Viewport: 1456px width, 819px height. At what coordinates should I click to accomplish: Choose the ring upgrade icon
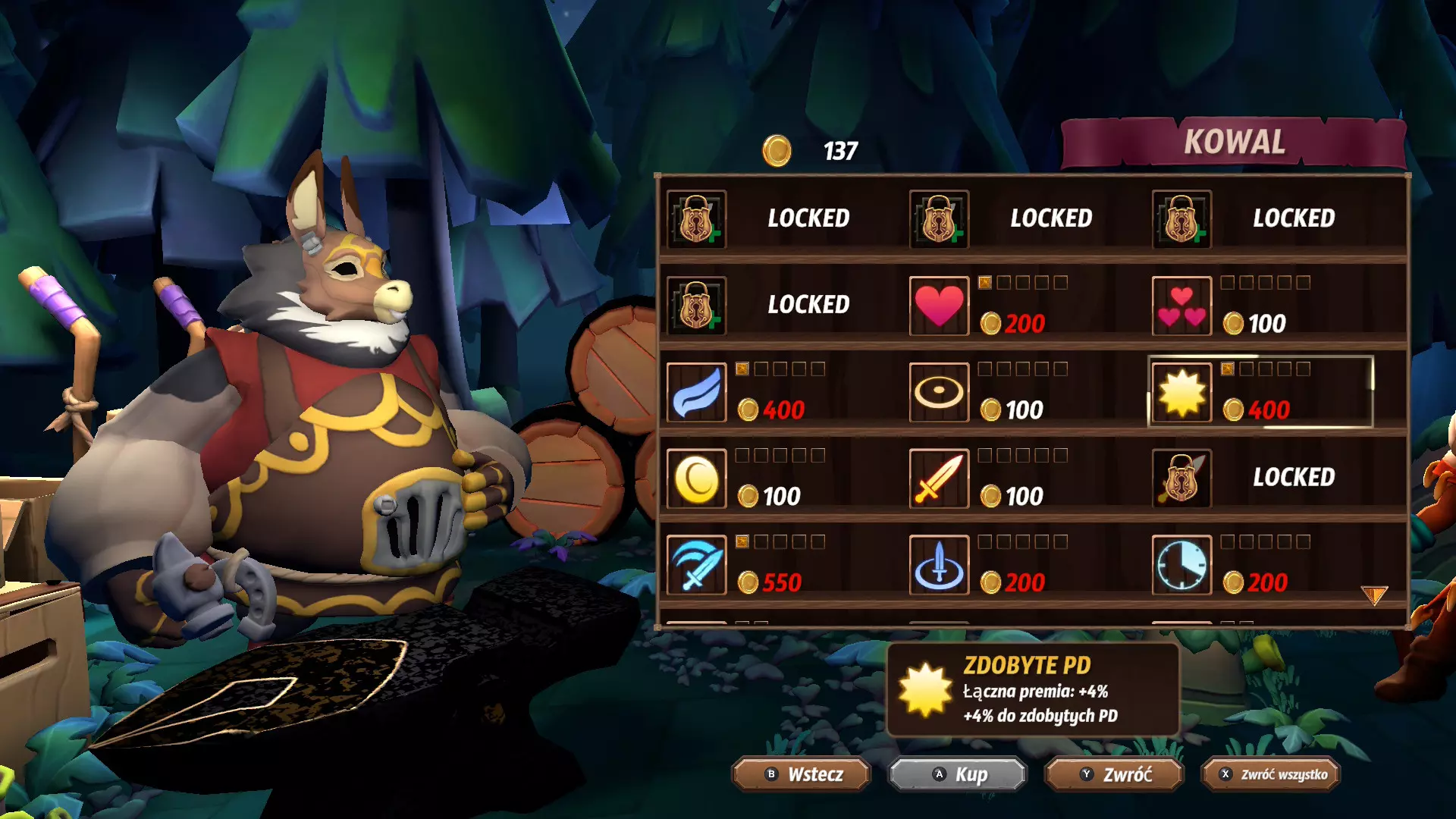[x=939, y=392]
